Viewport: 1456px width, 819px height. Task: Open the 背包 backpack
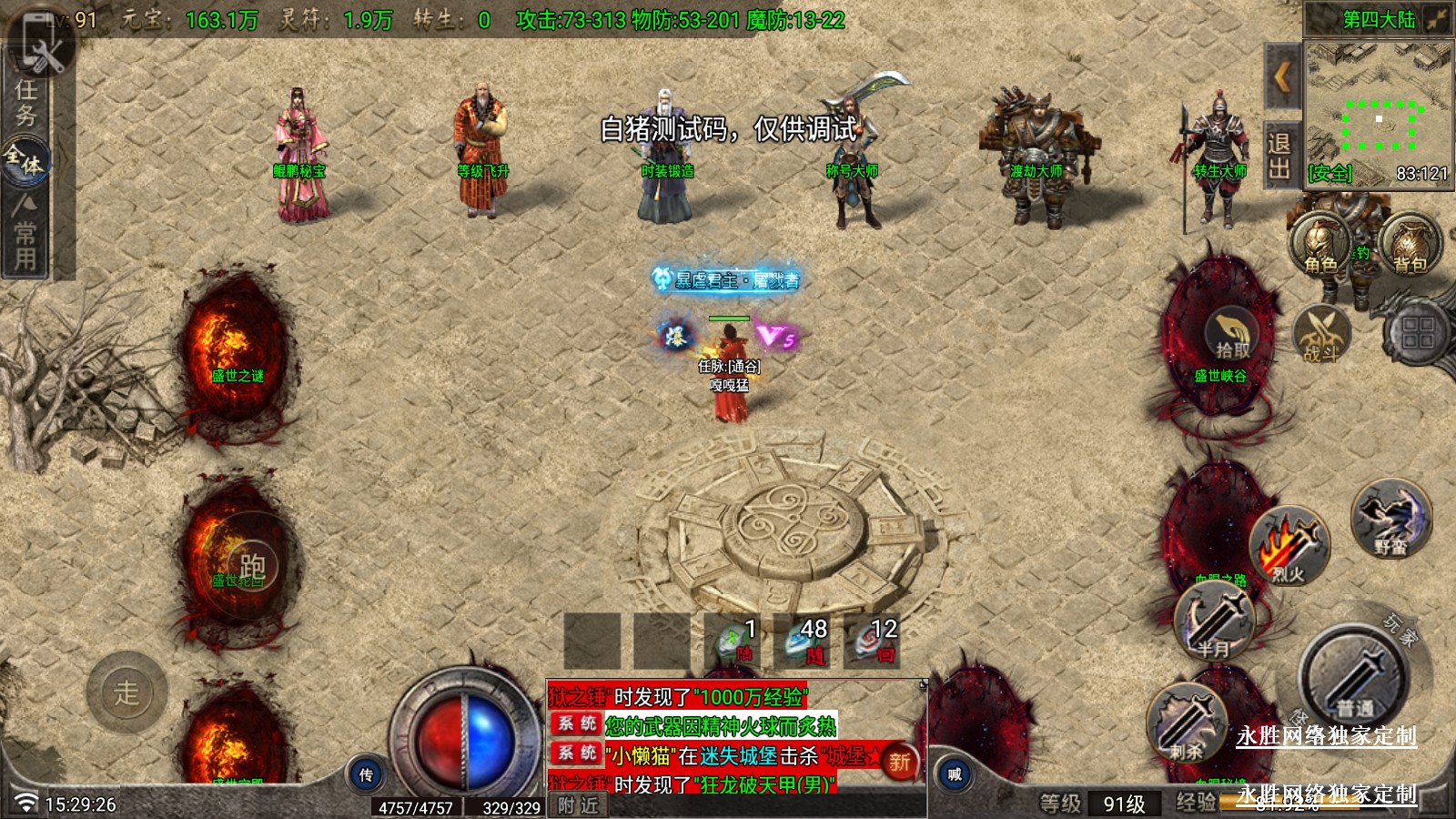point(1410,246)
